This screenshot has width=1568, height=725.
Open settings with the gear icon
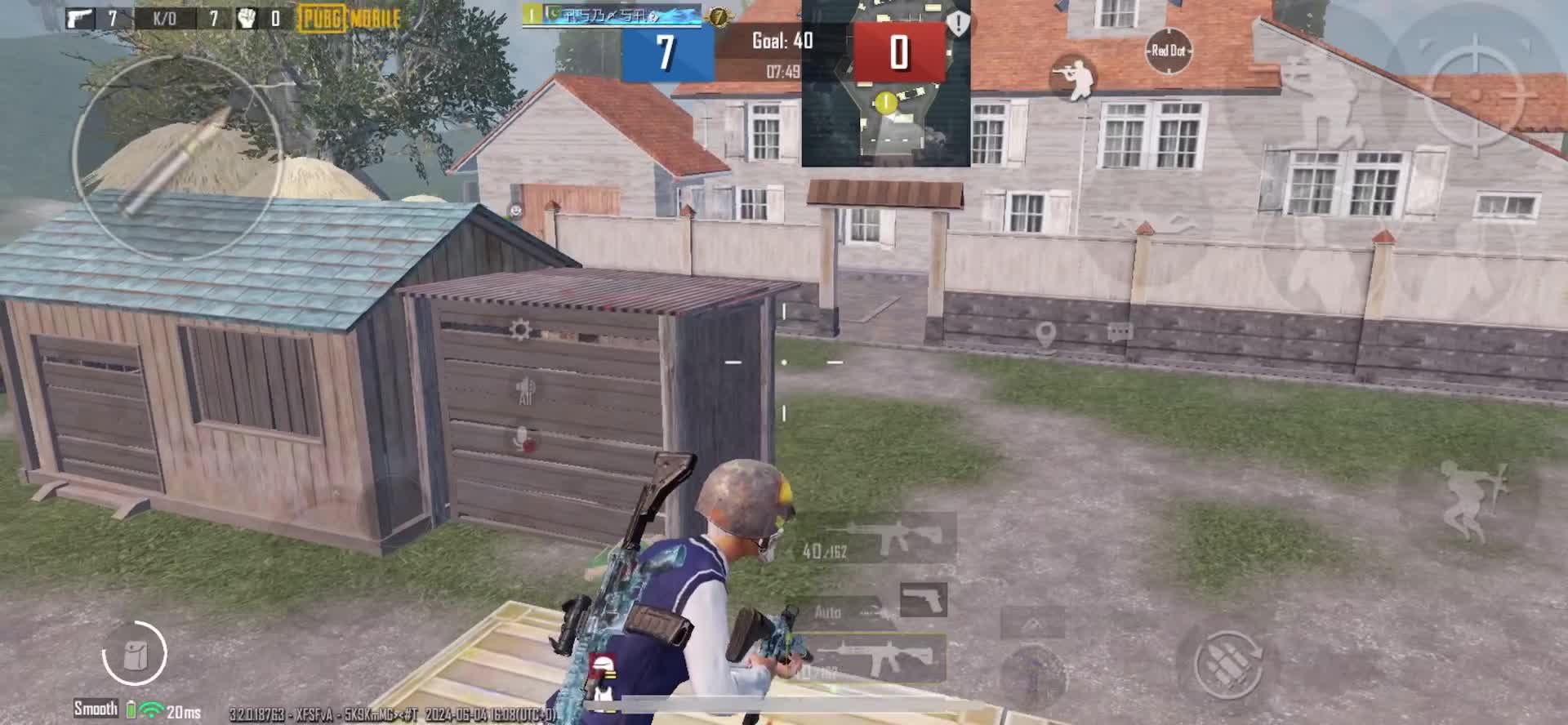click(x=519, y=330)
